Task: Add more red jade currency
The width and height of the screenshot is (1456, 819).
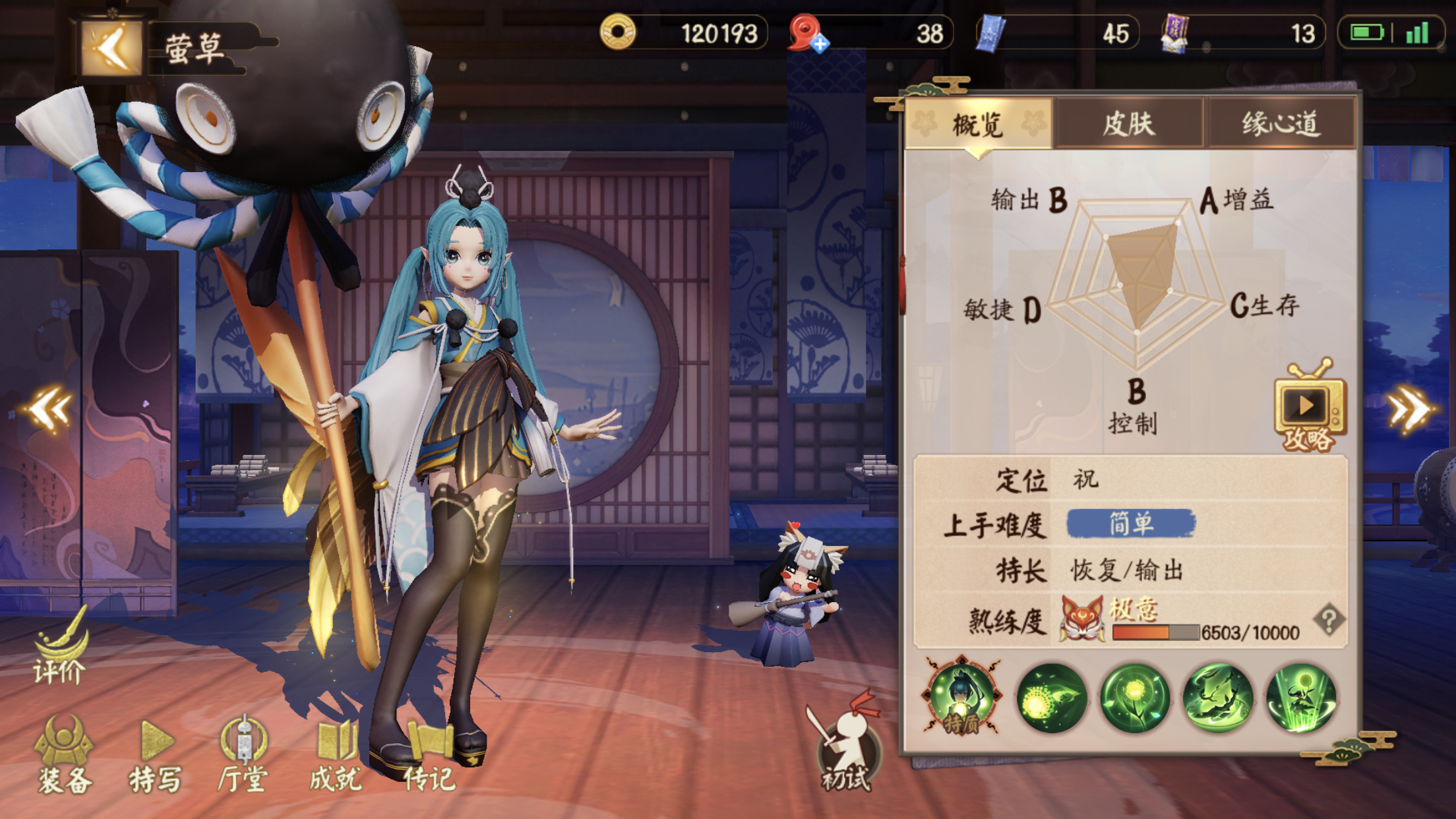Action: 820,44
